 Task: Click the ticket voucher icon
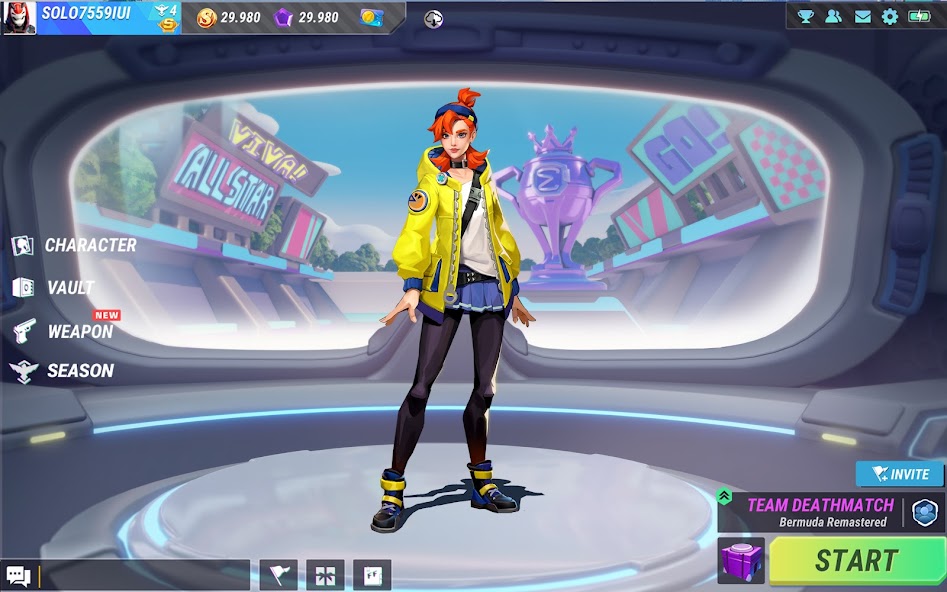click(371, 17)
